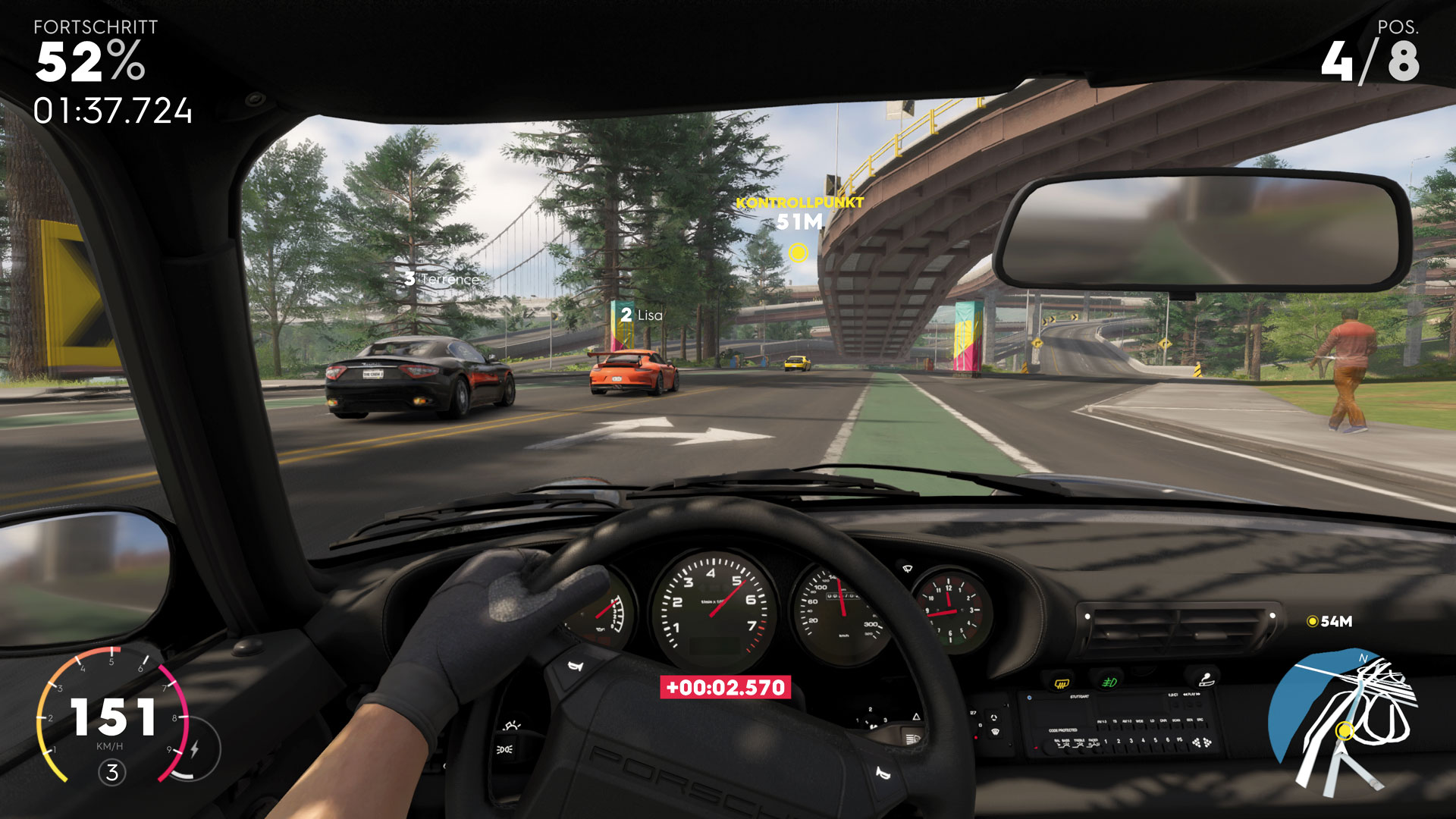
Task: Open the minimap in the corner
Action: (1342, 720)
